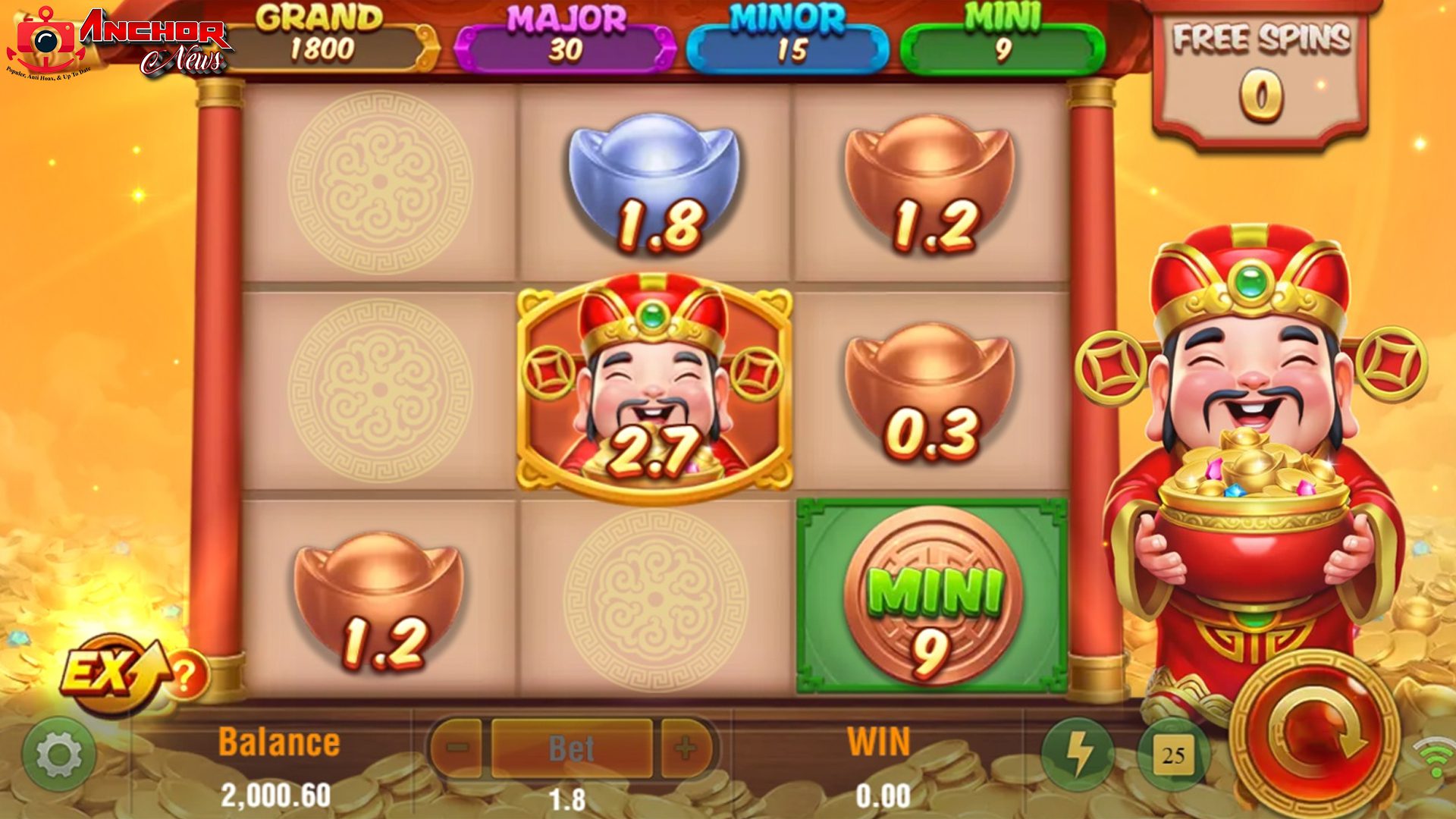Image resolution: width=1456 pixels, height=819 pixels.
Task: Increase bet with the plus control
Action: point(686,749)
